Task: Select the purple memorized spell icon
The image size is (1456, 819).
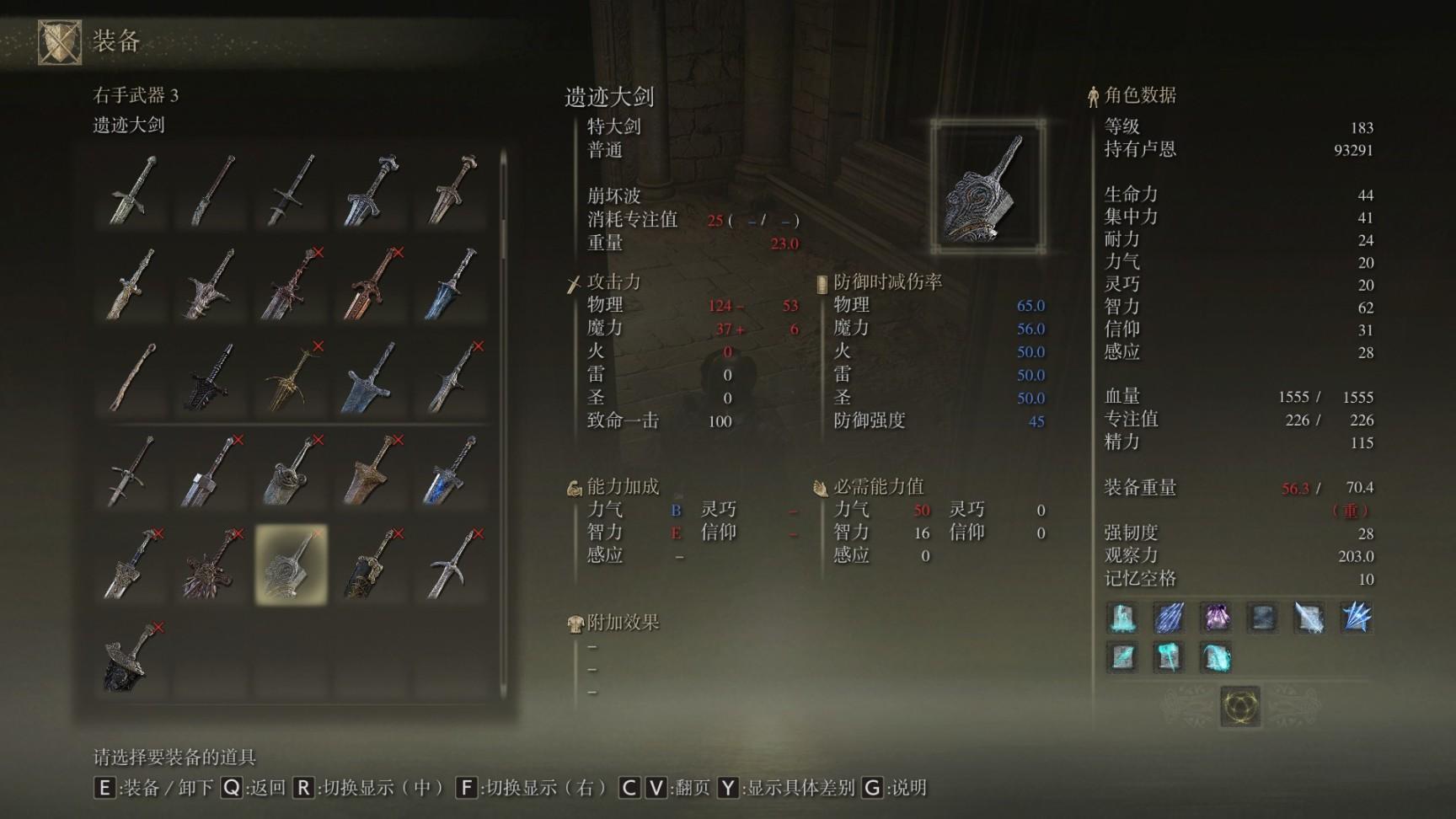Action: click(1215, 618)
